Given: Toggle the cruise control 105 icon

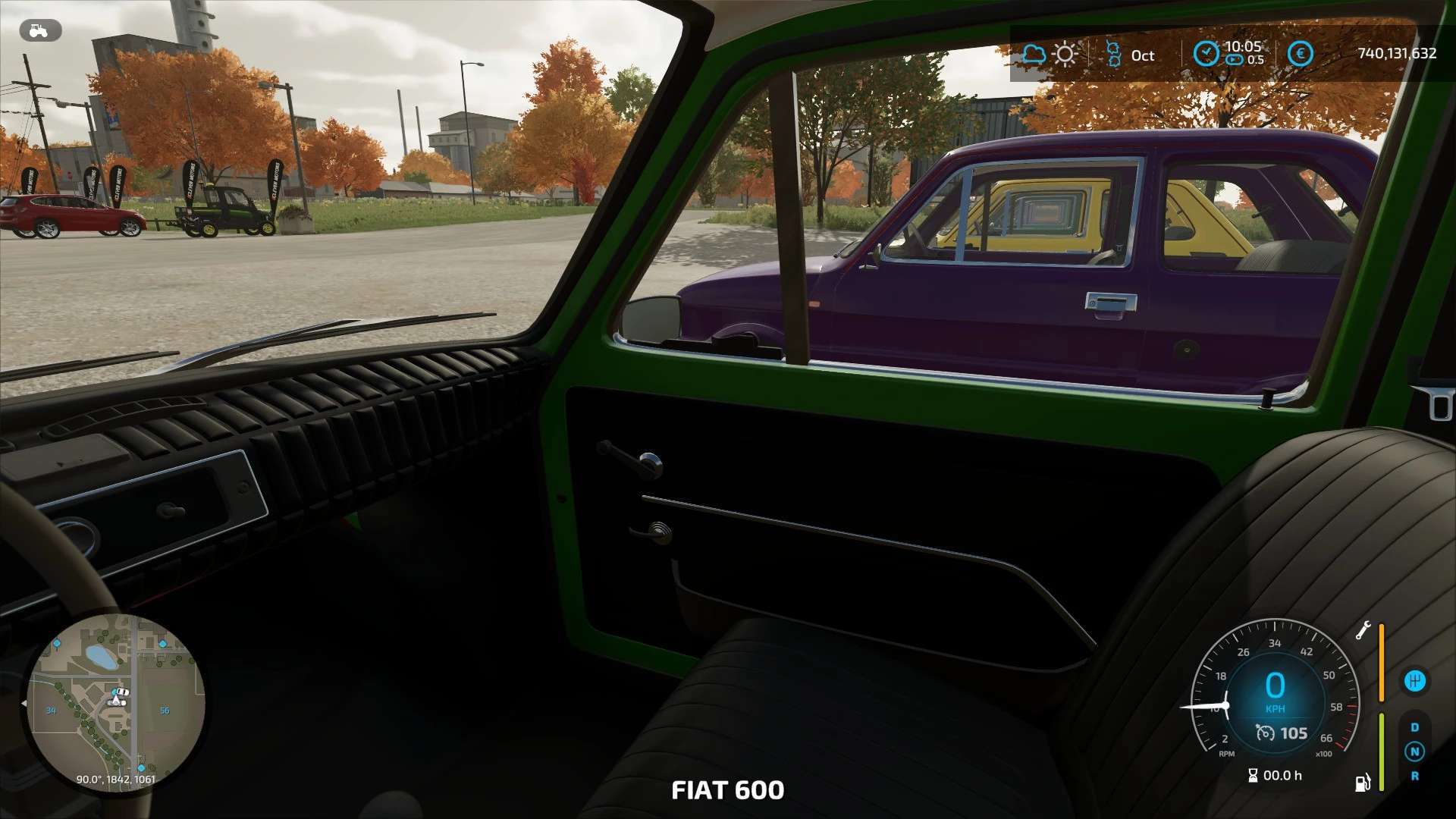Looking at the screenshot, I should [x=1265, y=733].
